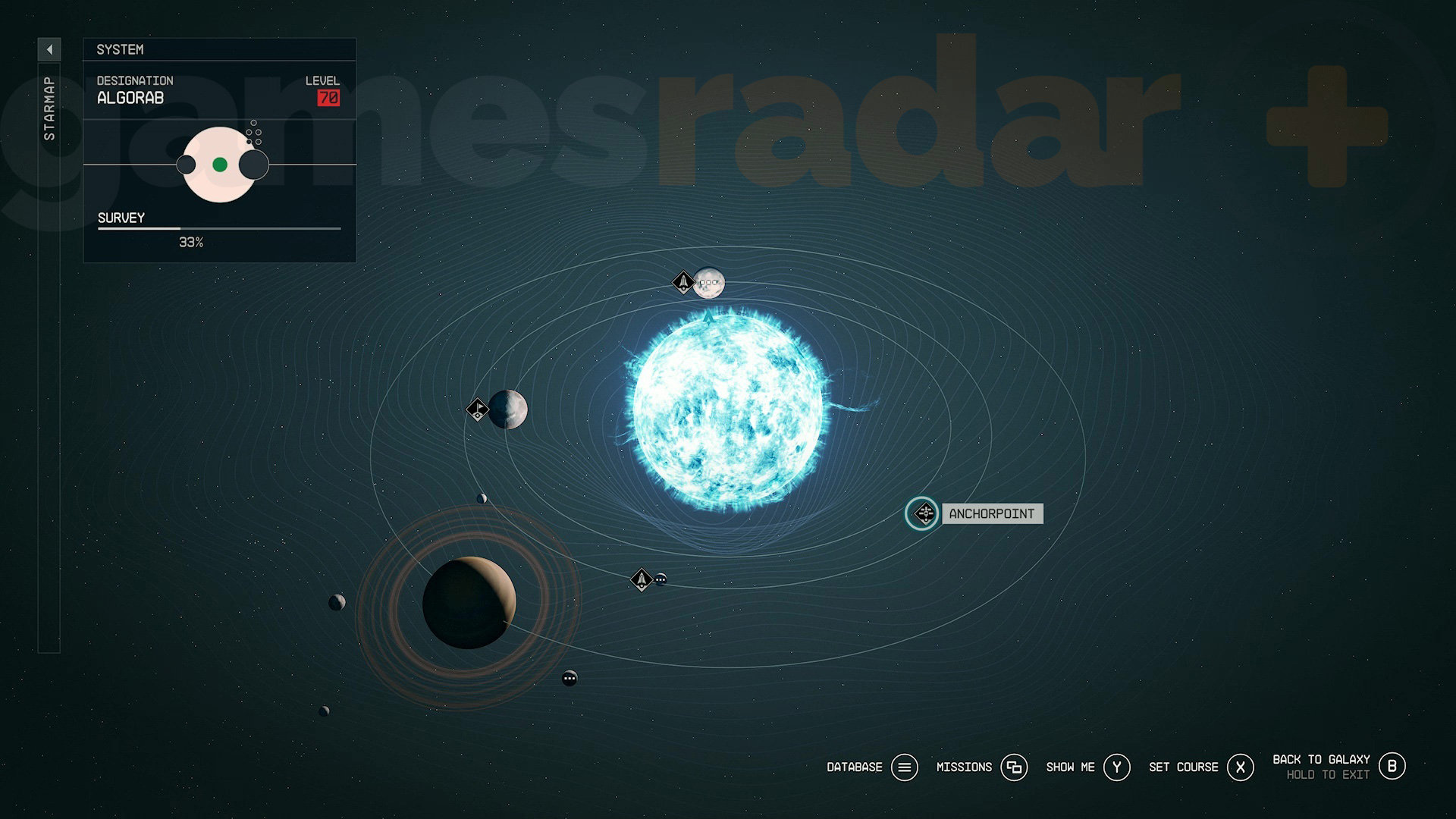The image size is (1456, 819).
Task: Click the ship marker above the top moon
Action: (x=682, y=282)
